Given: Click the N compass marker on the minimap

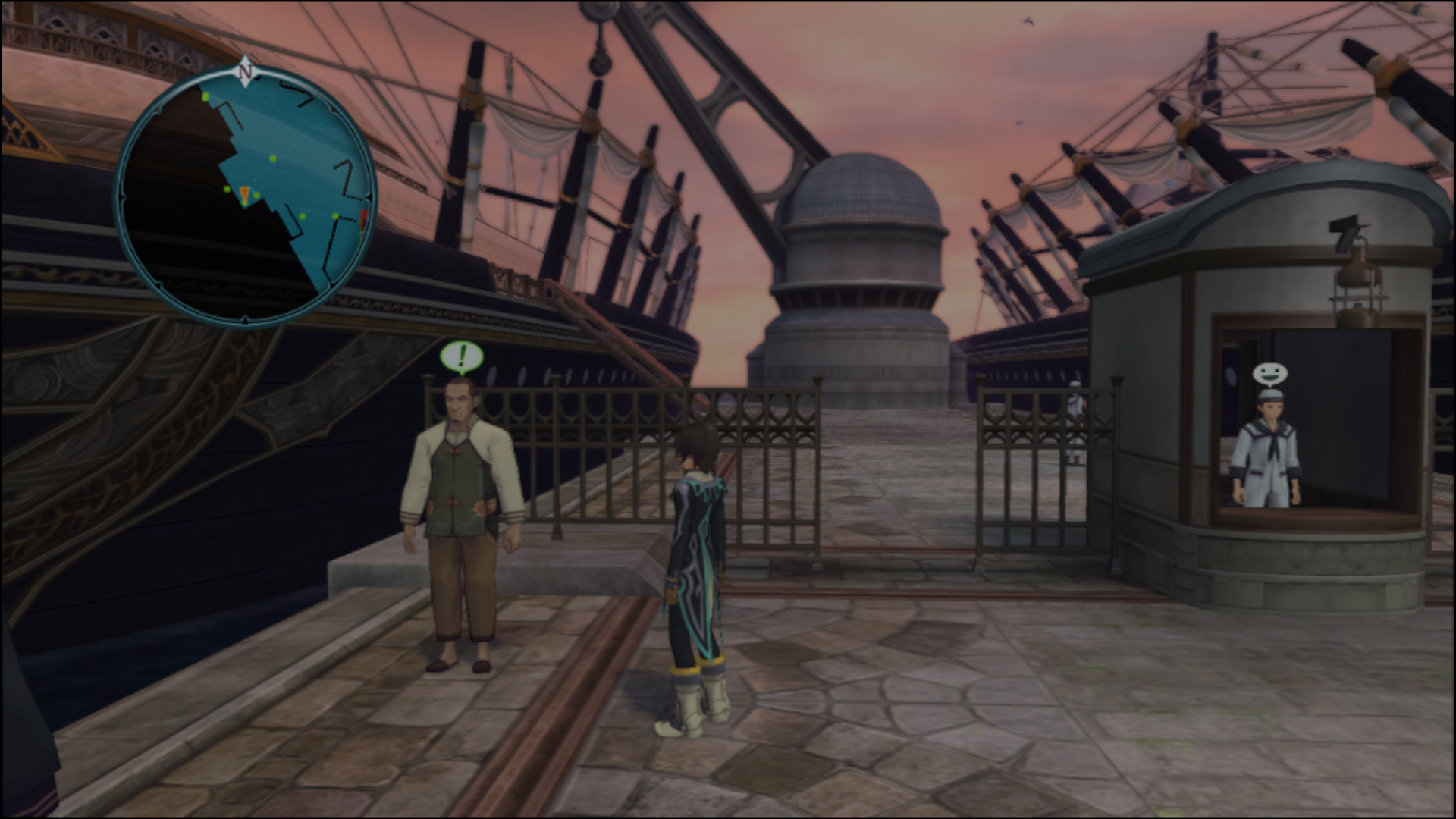Looking at the screenshot, I should coord(244,73).
